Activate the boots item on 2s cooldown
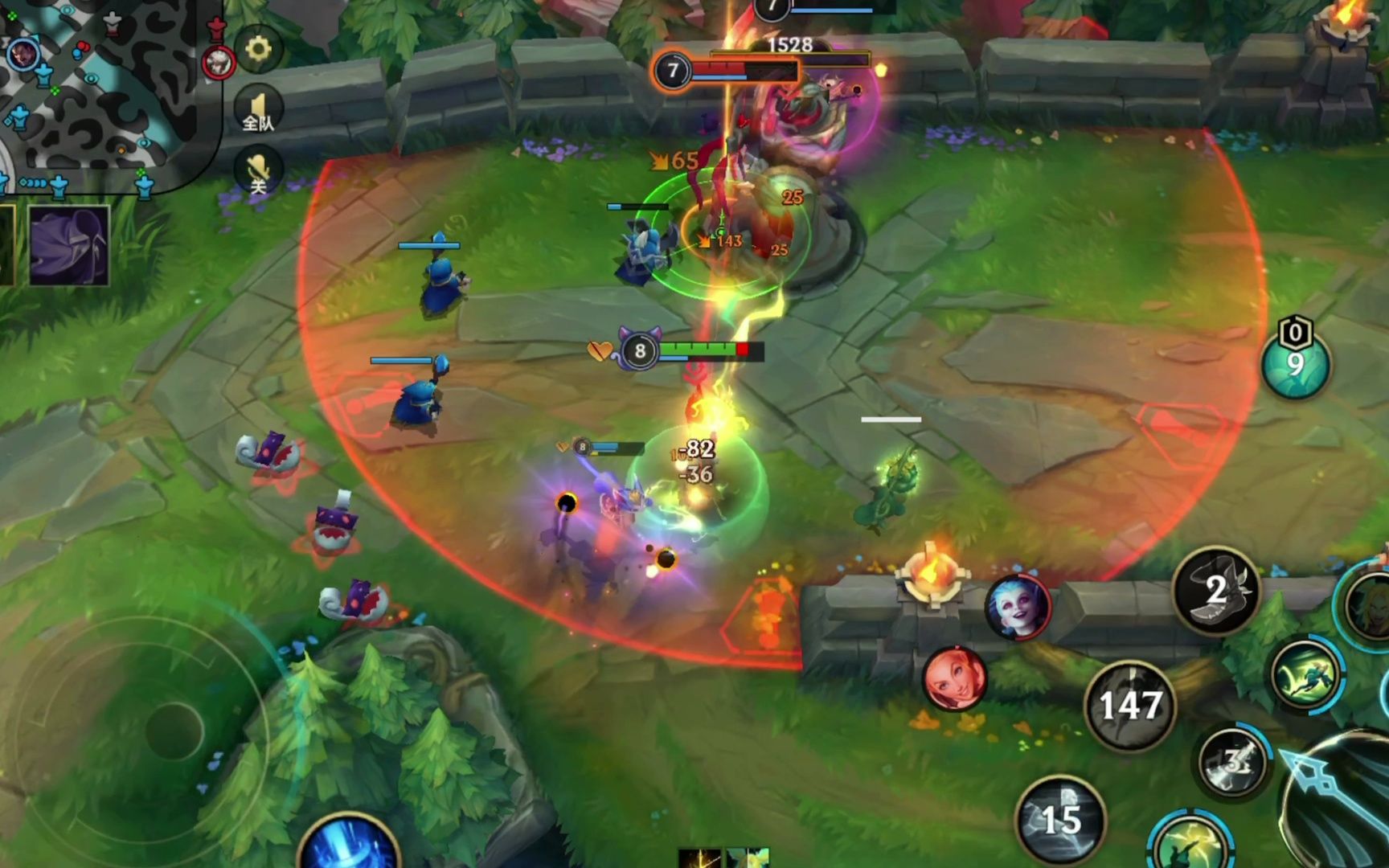Screen dimensions: 1389x868 pyautogui.click(x=1216, y=591)
